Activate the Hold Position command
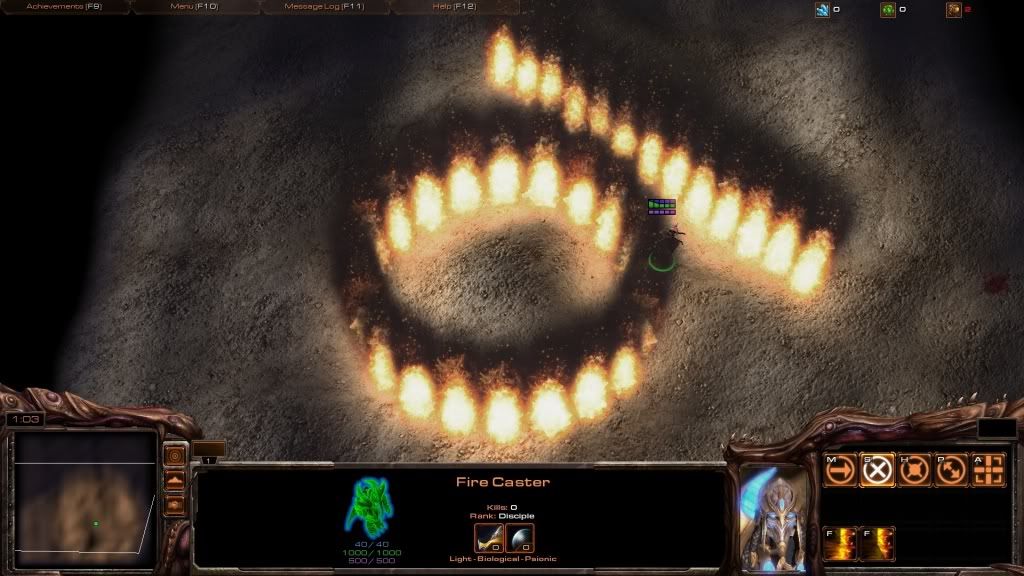The width and height of the screenshot is (1024, 576). tap(914, 469)
